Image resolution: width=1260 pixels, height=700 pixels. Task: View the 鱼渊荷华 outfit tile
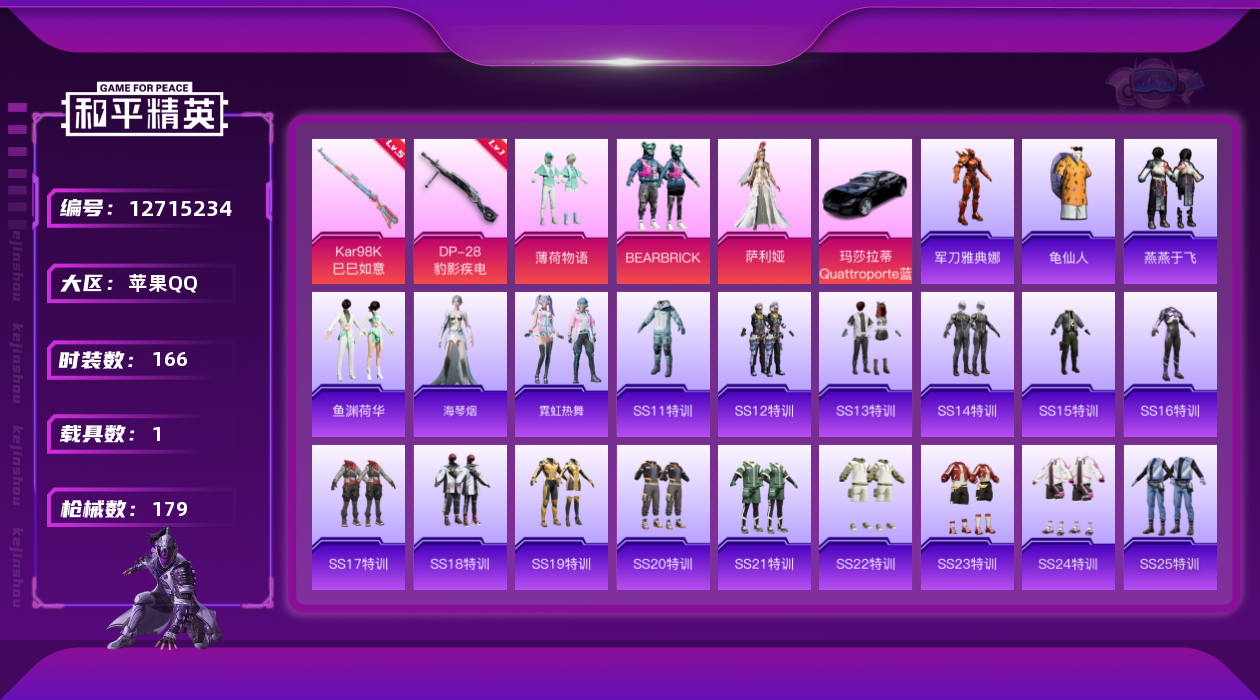[x=358, y=363]
